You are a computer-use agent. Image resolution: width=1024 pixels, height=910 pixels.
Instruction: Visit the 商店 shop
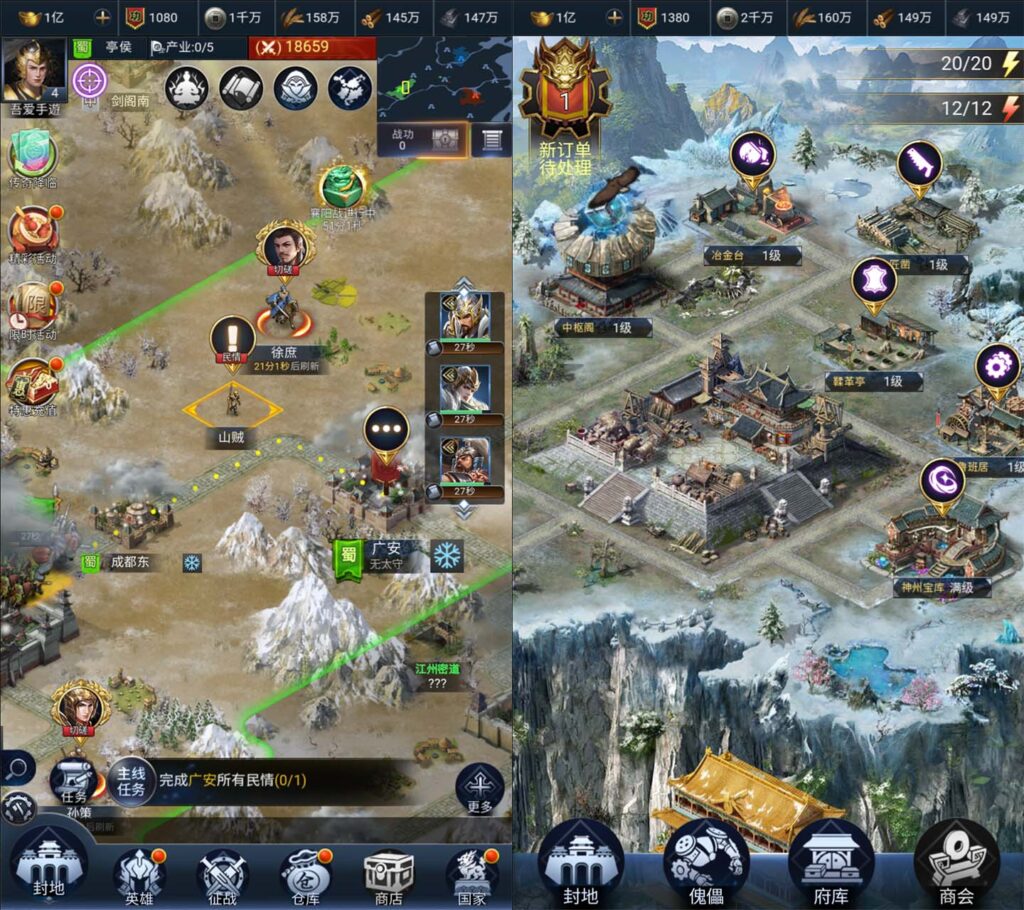coord(388,872)
